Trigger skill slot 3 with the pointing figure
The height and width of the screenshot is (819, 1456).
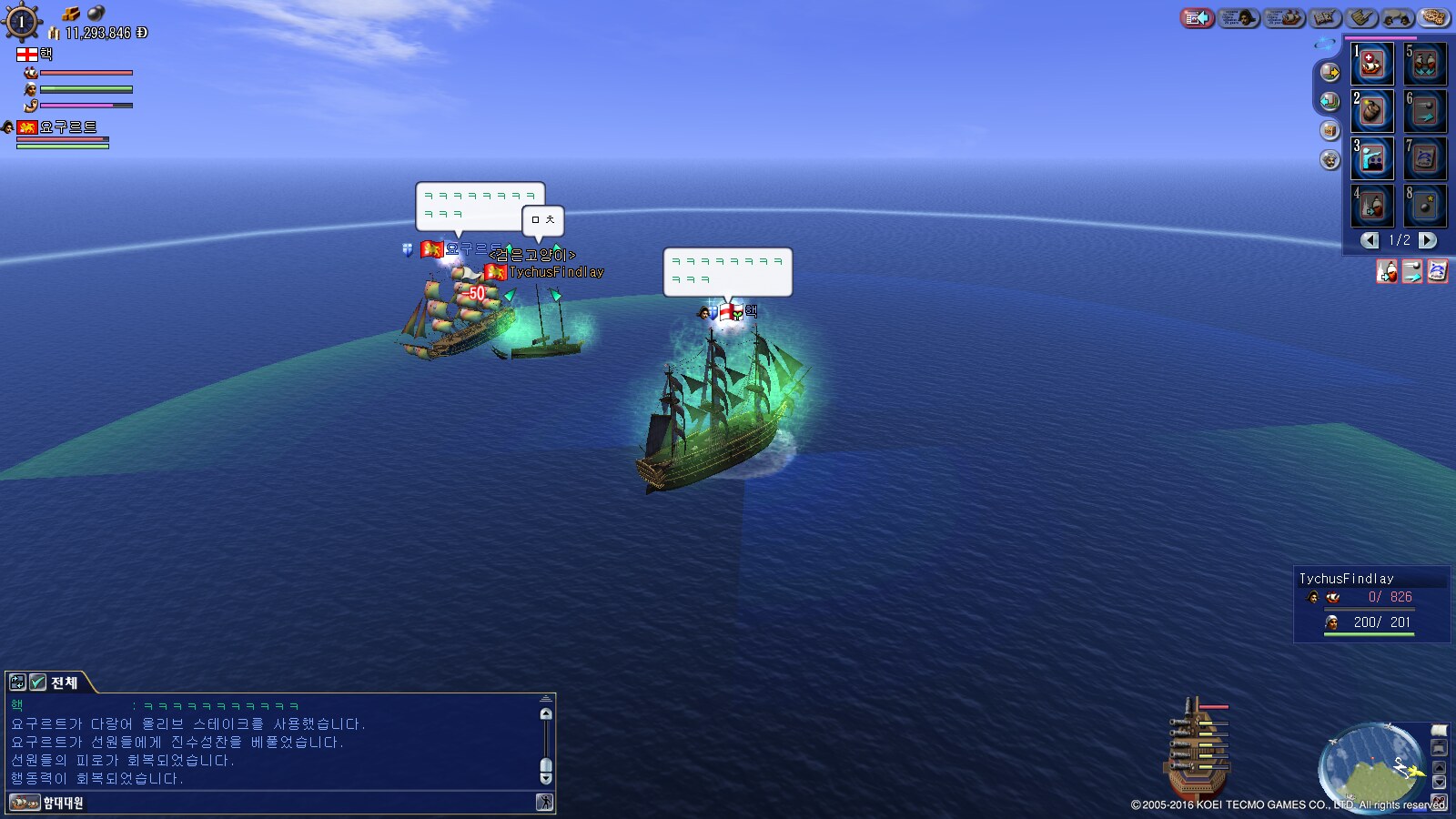(x=1371, y=158)
